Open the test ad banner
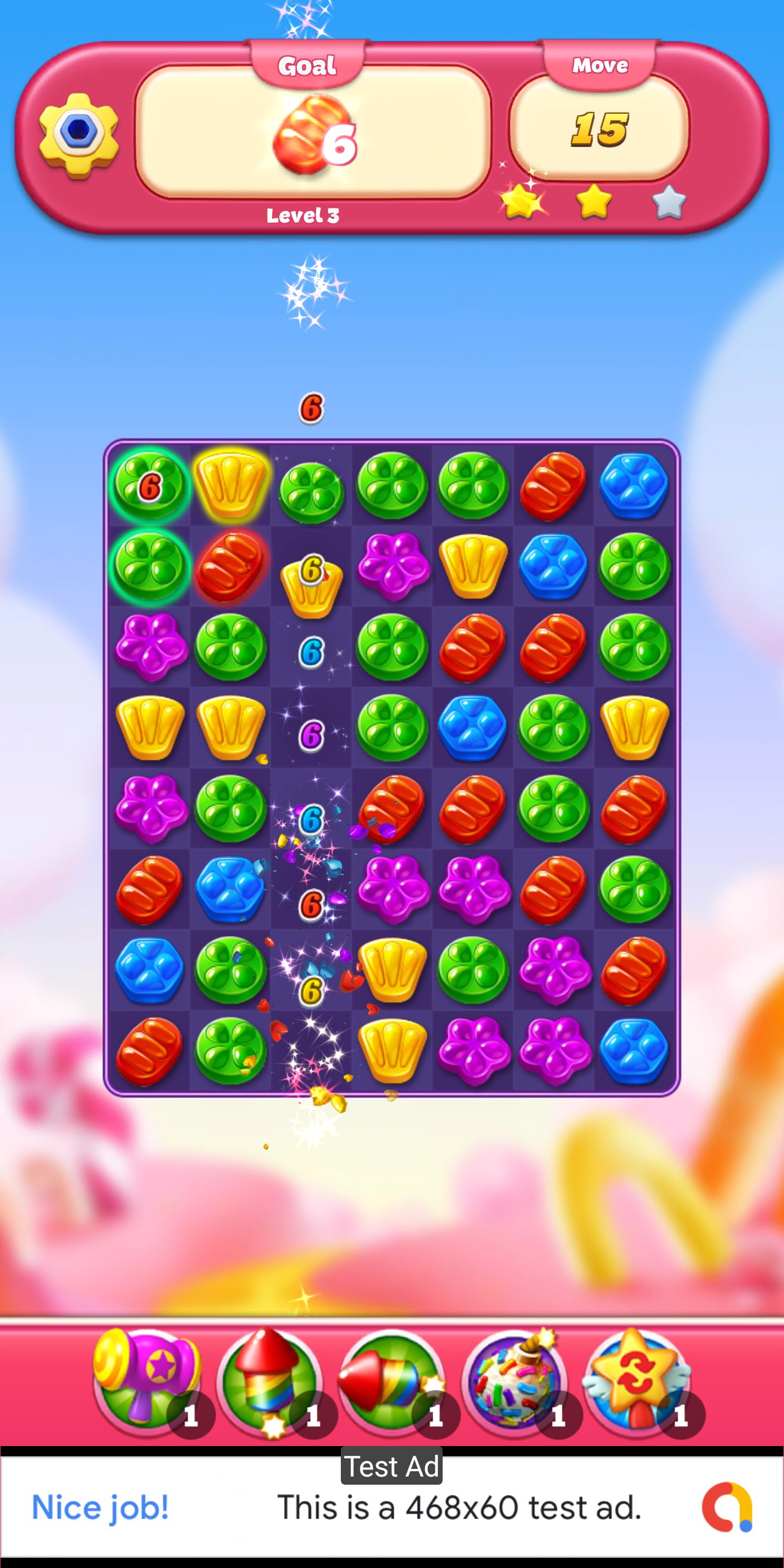 pos(392,1507)
